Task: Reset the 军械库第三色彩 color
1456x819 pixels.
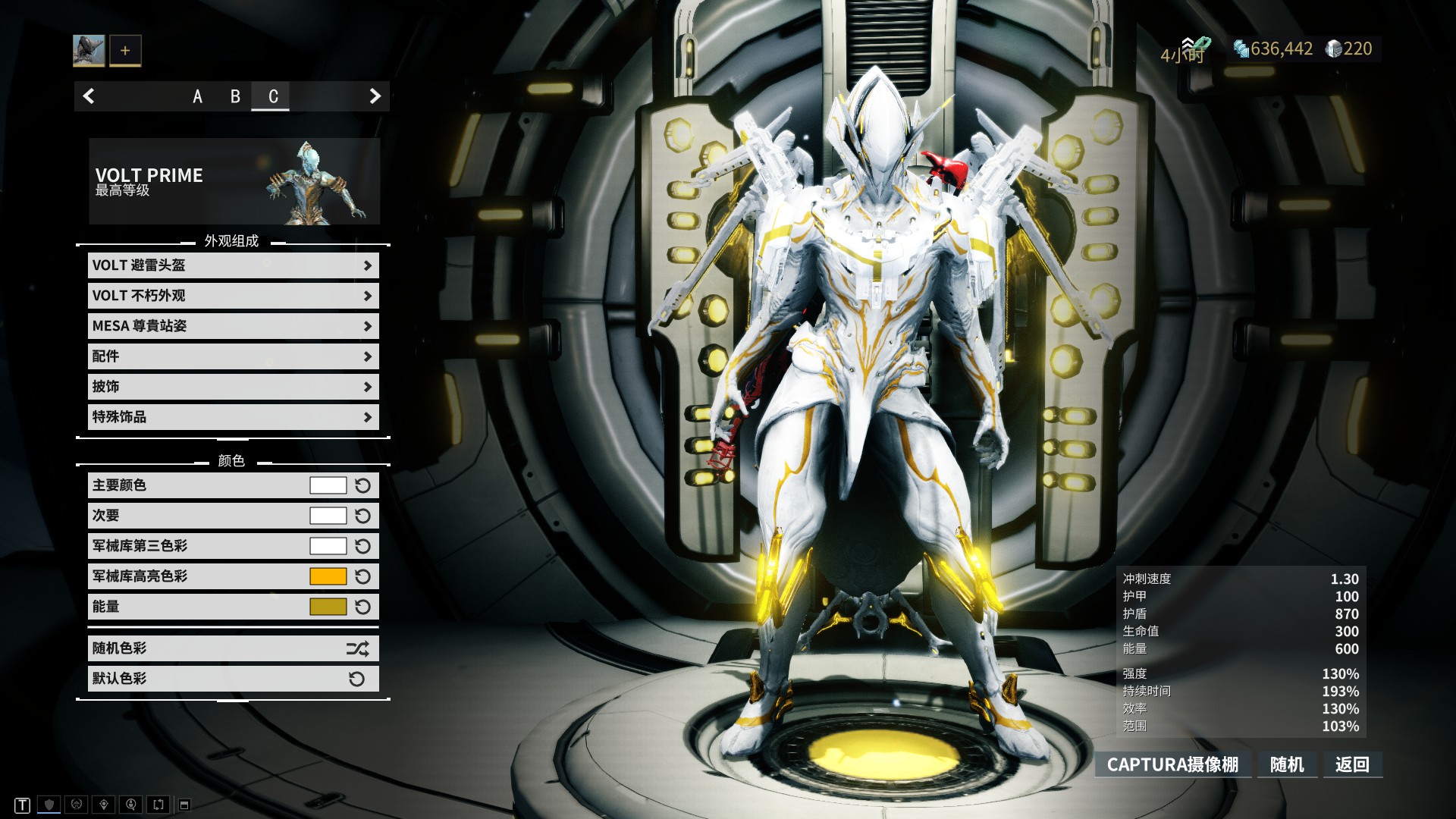Action: click(x=363, y=546)
